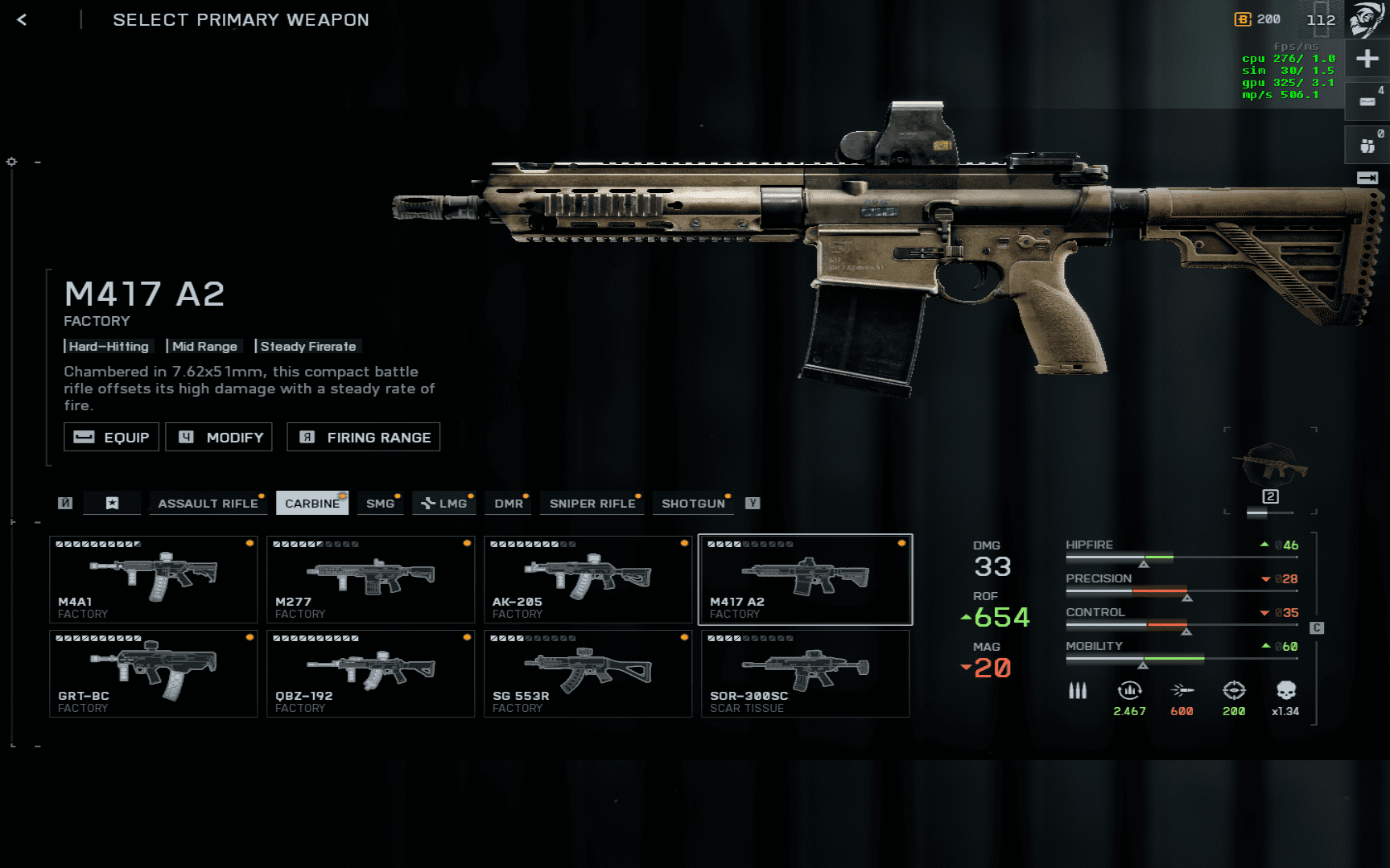Show the LMG weapon category
The height and width of the screenshot is (868, 1390).
(444, 504)
